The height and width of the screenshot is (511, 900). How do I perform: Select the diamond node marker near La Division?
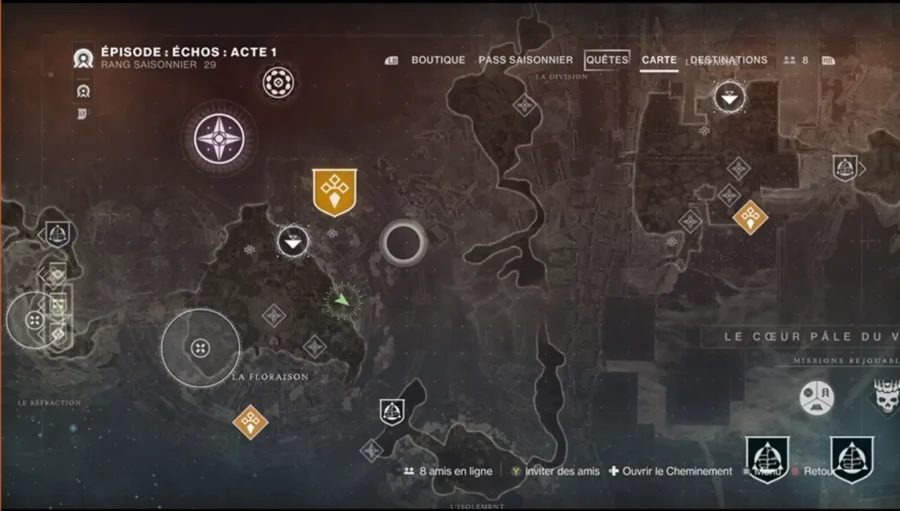pyautogui.click(x=523, y=105)
